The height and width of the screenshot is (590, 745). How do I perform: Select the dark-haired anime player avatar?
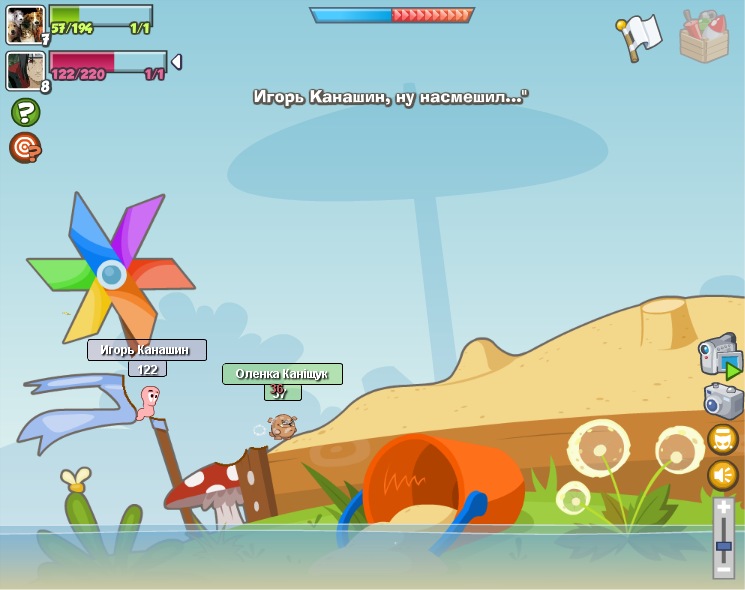(x=25, y=70)
